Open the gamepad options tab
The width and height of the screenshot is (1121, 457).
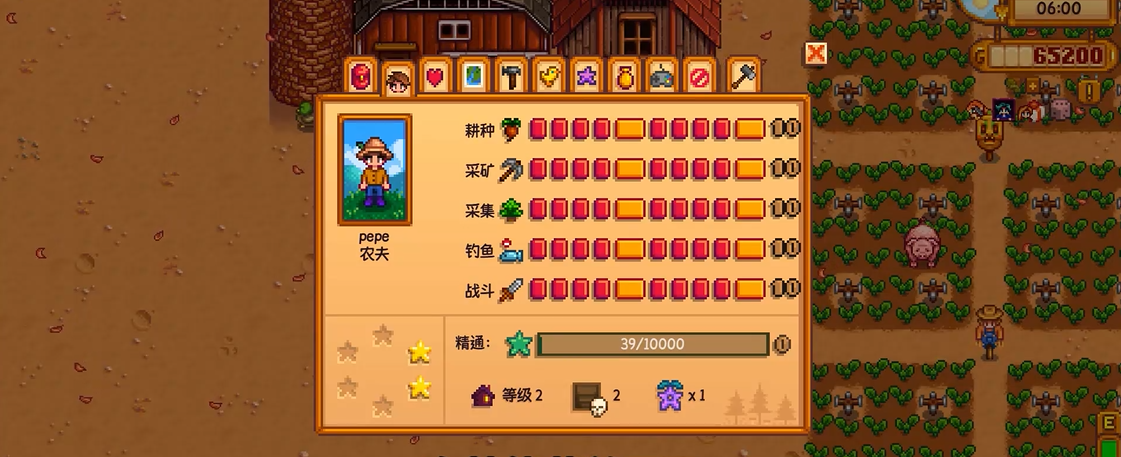[x=662, y=76]
